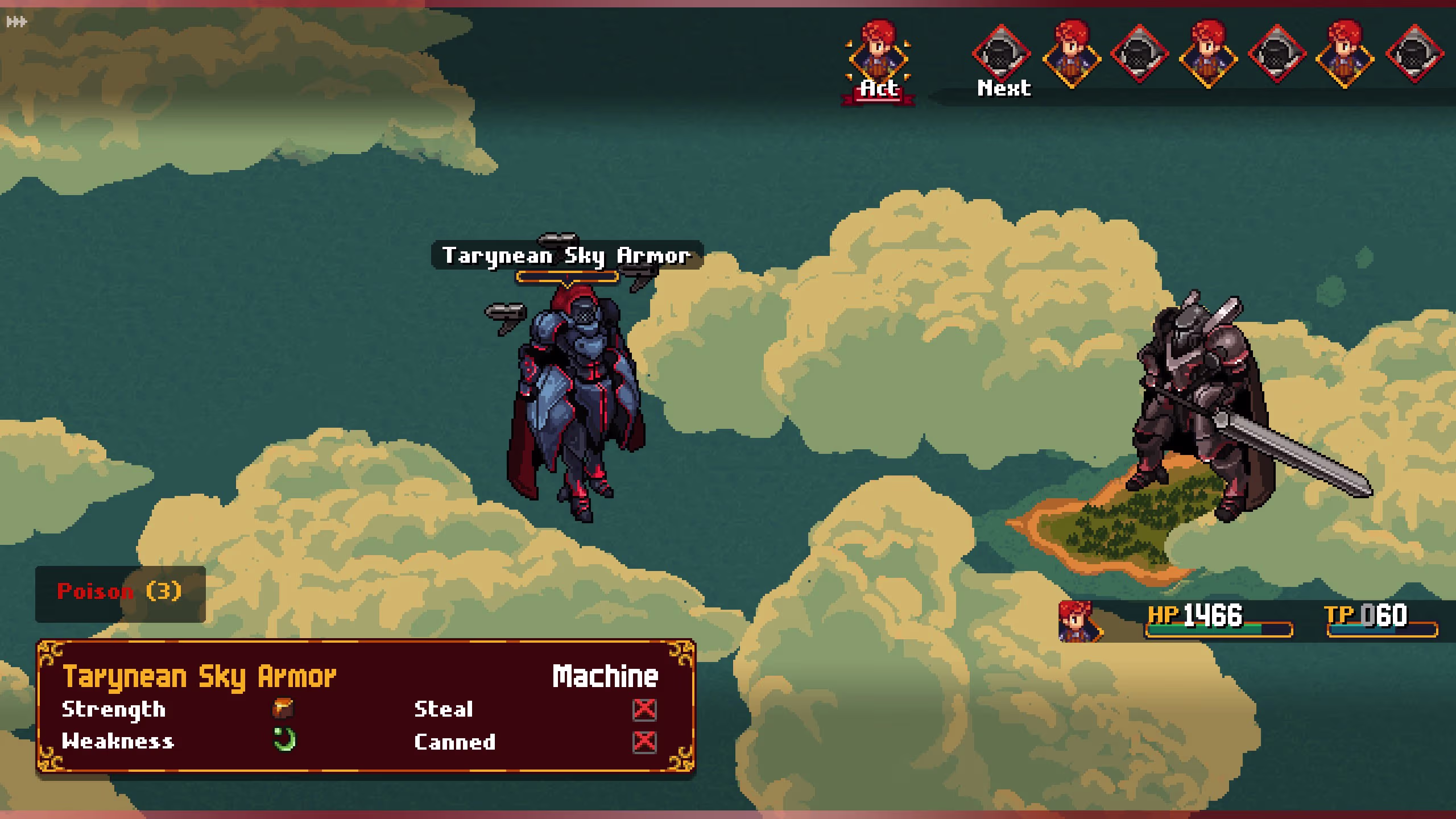Click the Poison (3) status tag
Viewport: 1456px width, 819px height.
120,593
